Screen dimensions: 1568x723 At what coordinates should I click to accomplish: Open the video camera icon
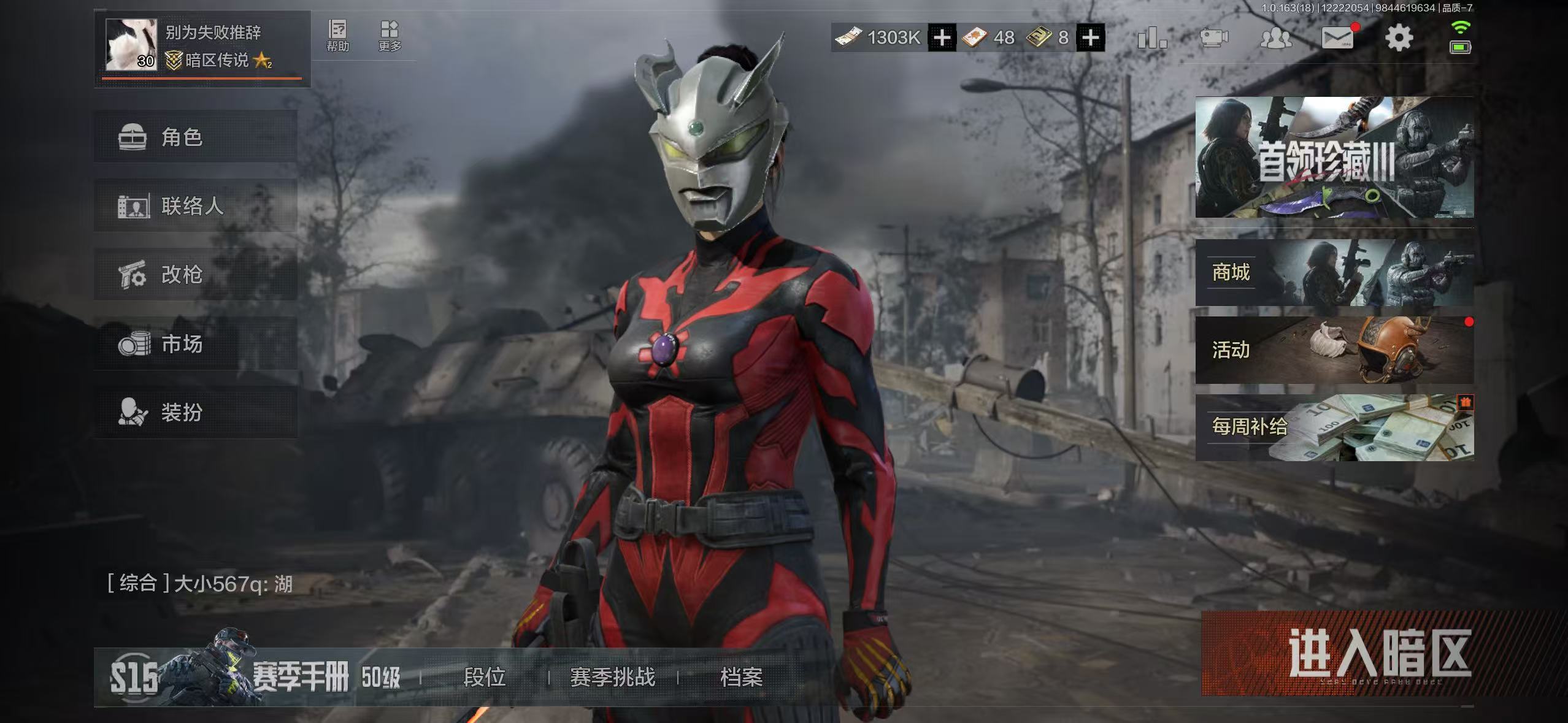click(1213, 38)
